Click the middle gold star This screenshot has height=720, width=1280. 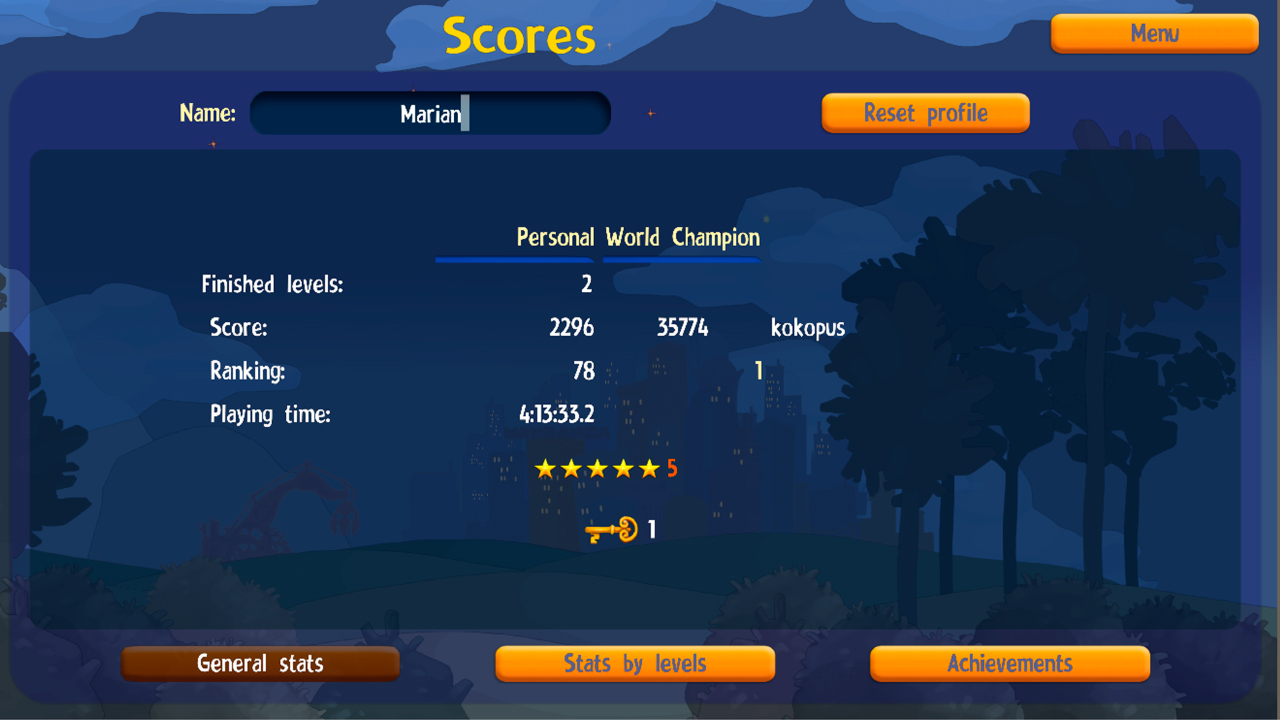[x=599, y=467]
